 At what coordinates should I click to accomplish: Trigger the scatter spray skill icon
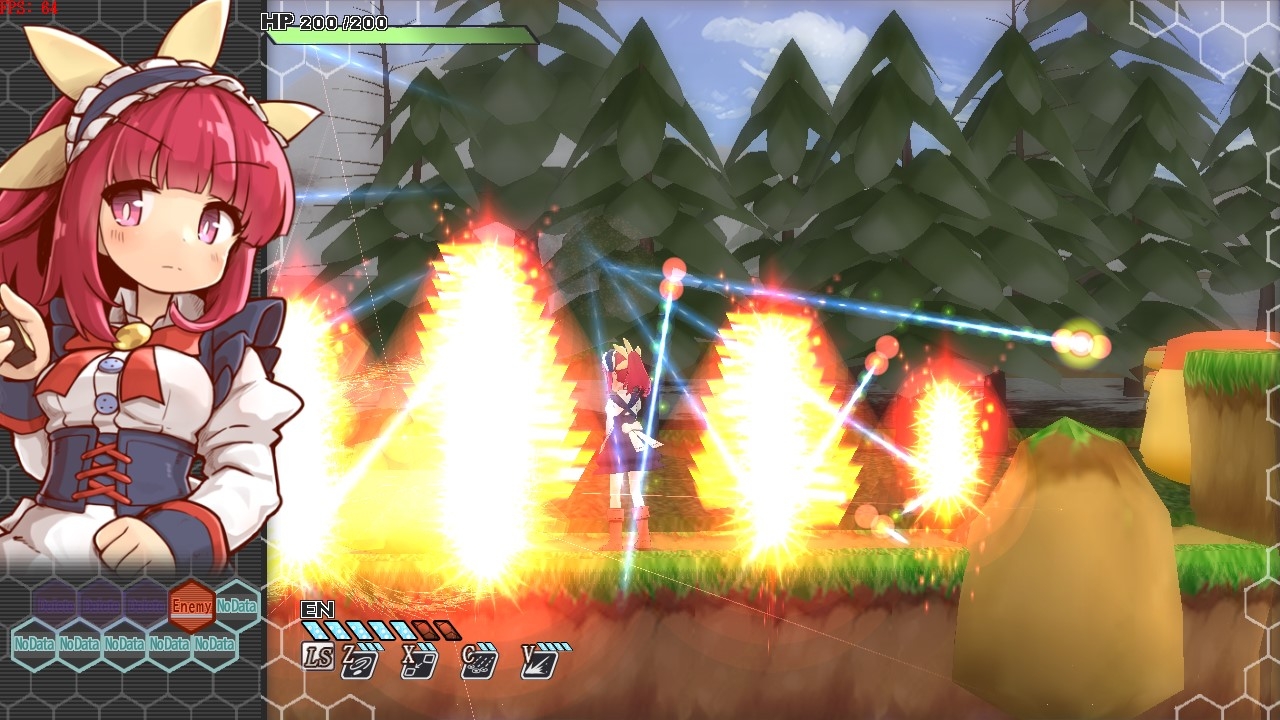point(479,662)
